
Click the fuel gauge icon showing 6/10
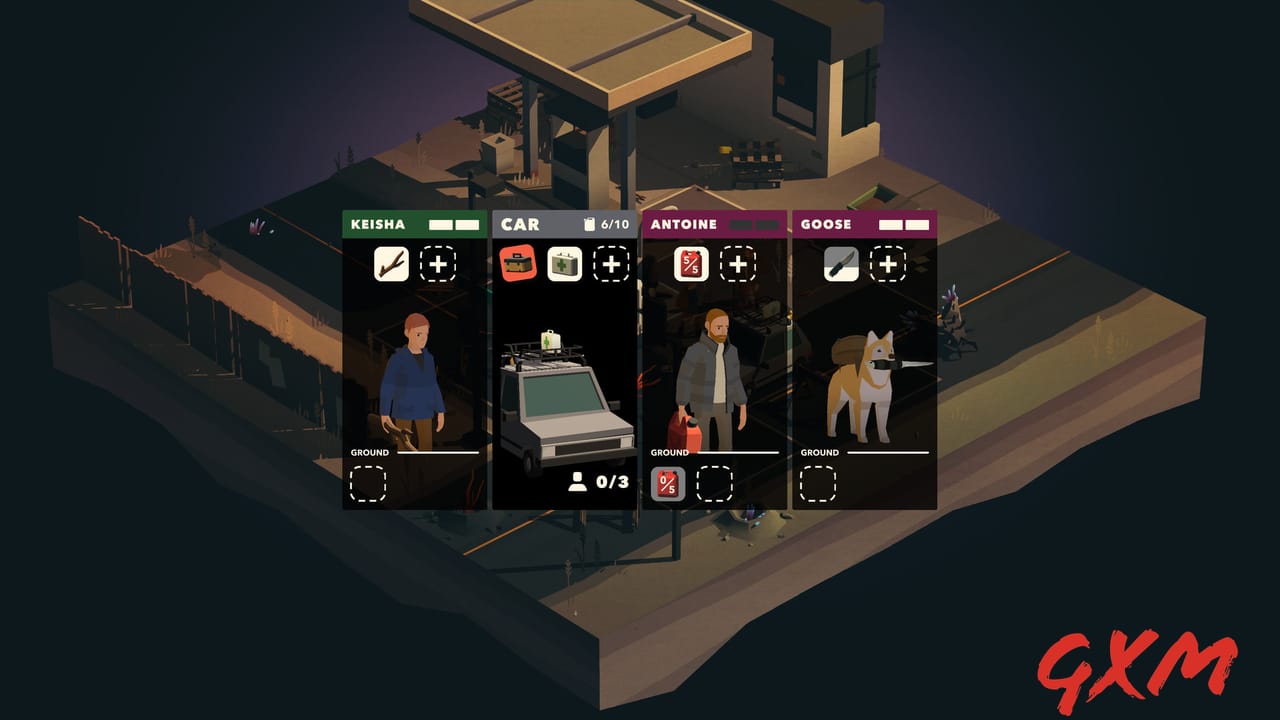point(596,224)
